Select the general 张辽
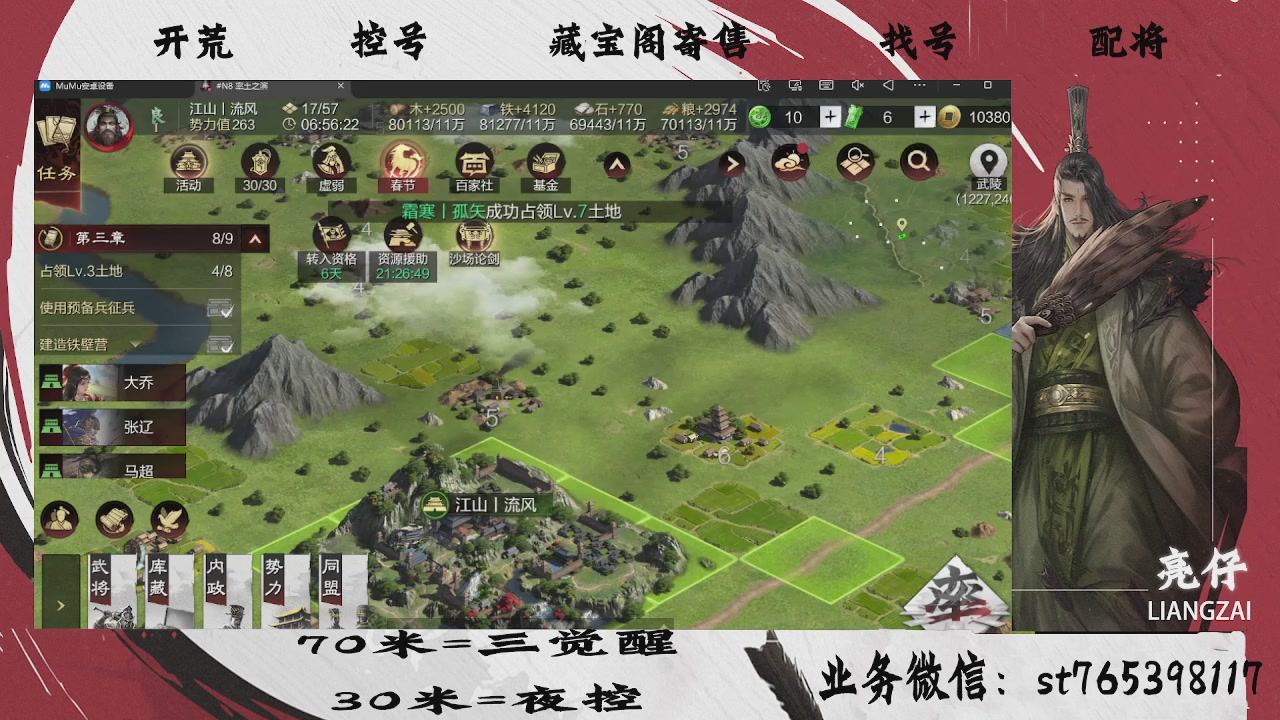1280x720 pixels. 113,427
